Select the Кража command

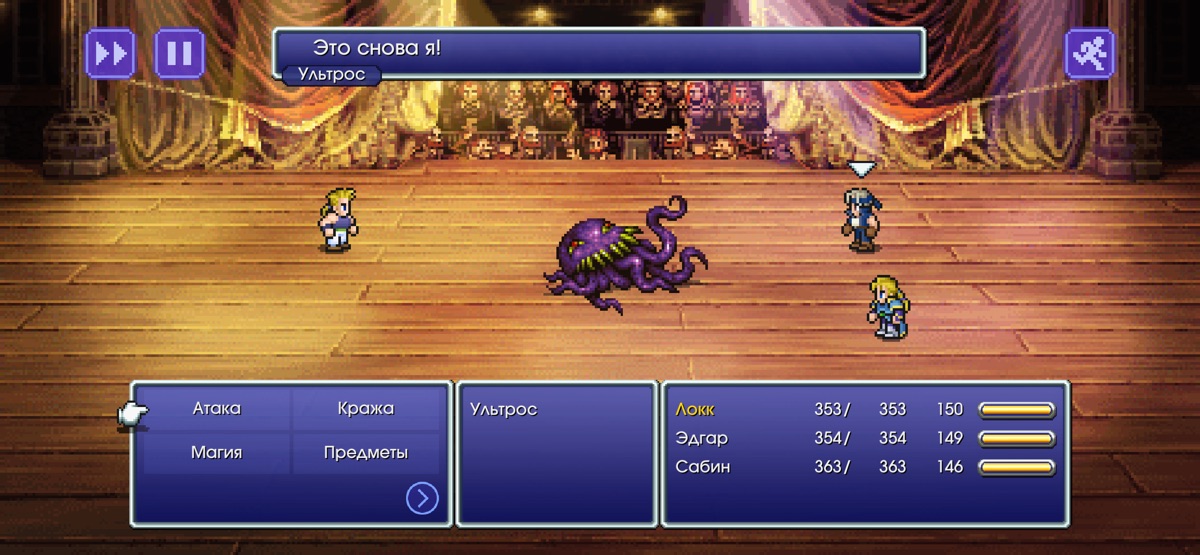point(365,409)
